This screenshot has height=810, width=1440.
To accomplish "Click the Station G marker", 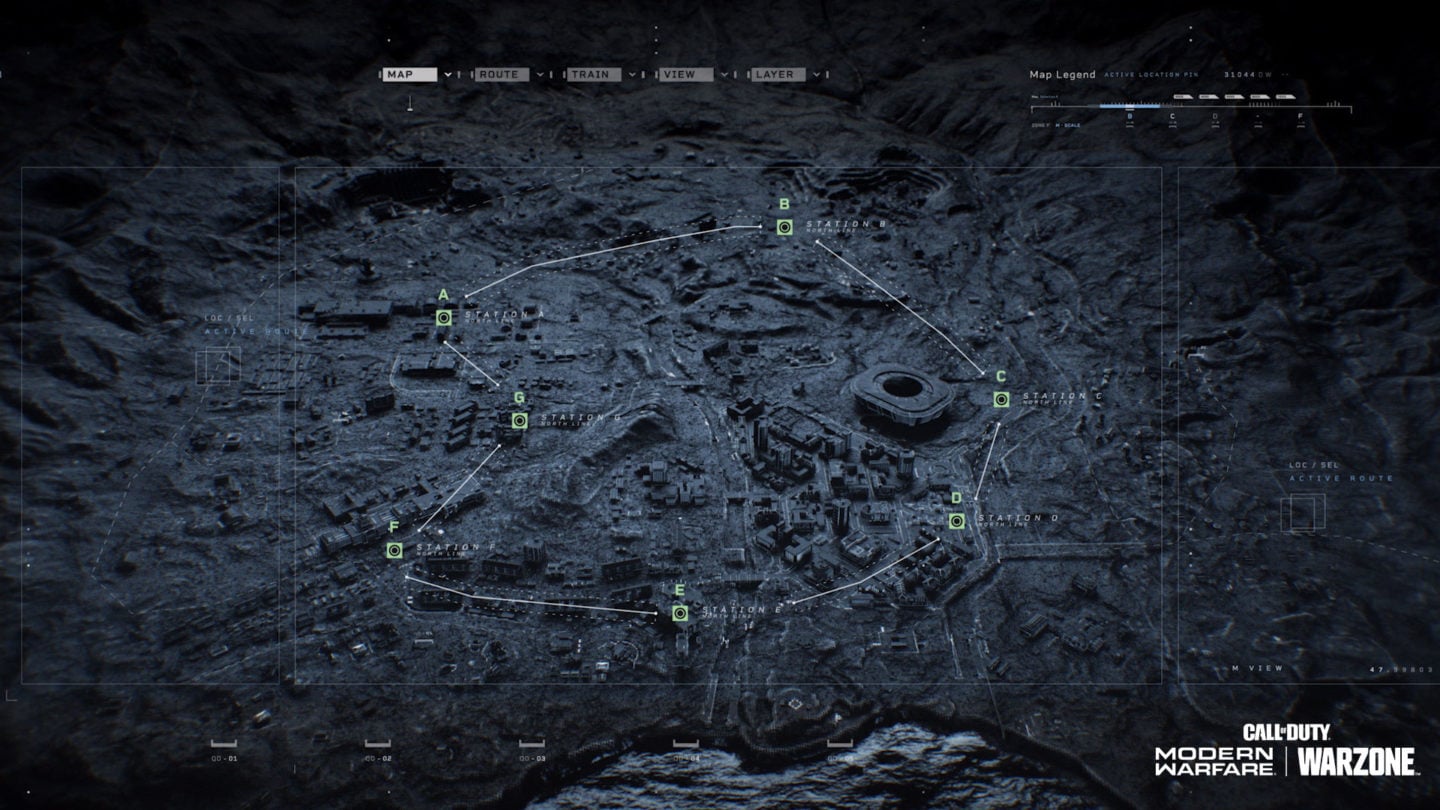I will point(518,421).
